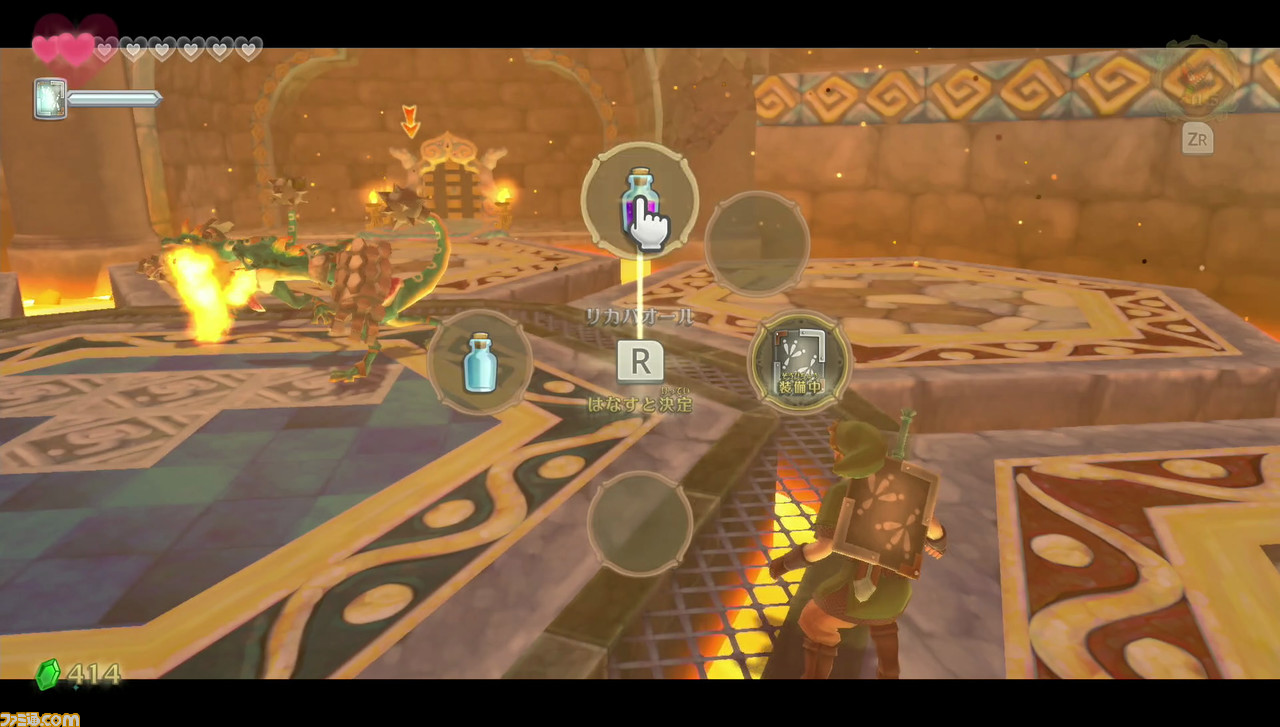1280x727 pixels.
Task: Click the last empty heart container
Action: [x=247, y=47]
